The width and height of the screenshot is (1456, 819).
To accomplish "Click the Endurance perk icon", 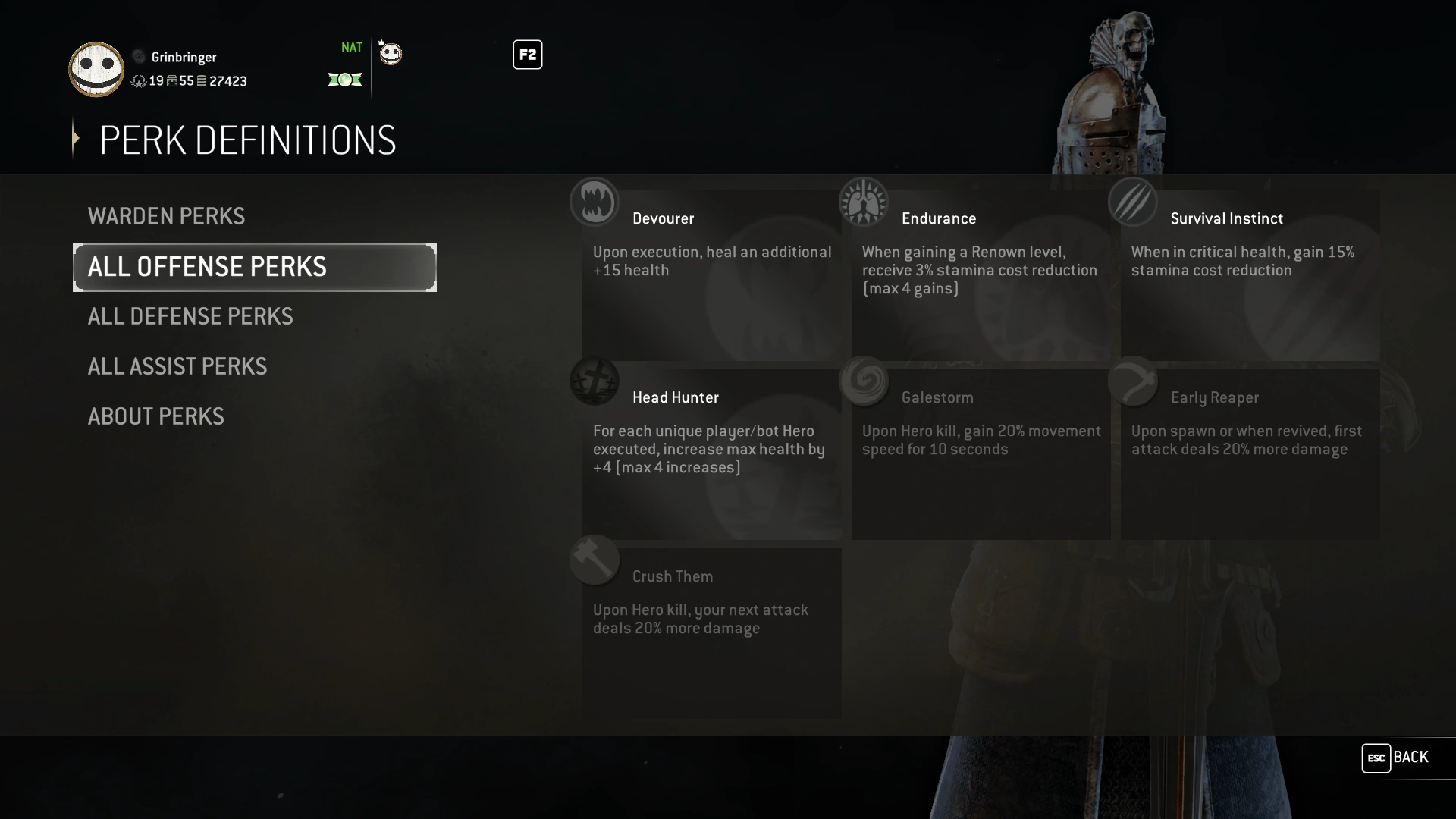I will pyautogui.click(x=864, y=202).
